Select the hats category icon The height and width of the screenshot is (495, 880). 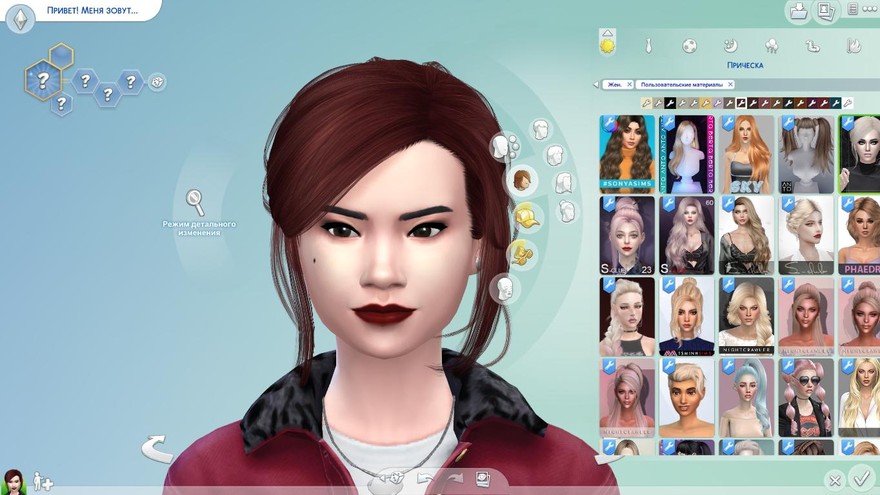coord(526,215)
